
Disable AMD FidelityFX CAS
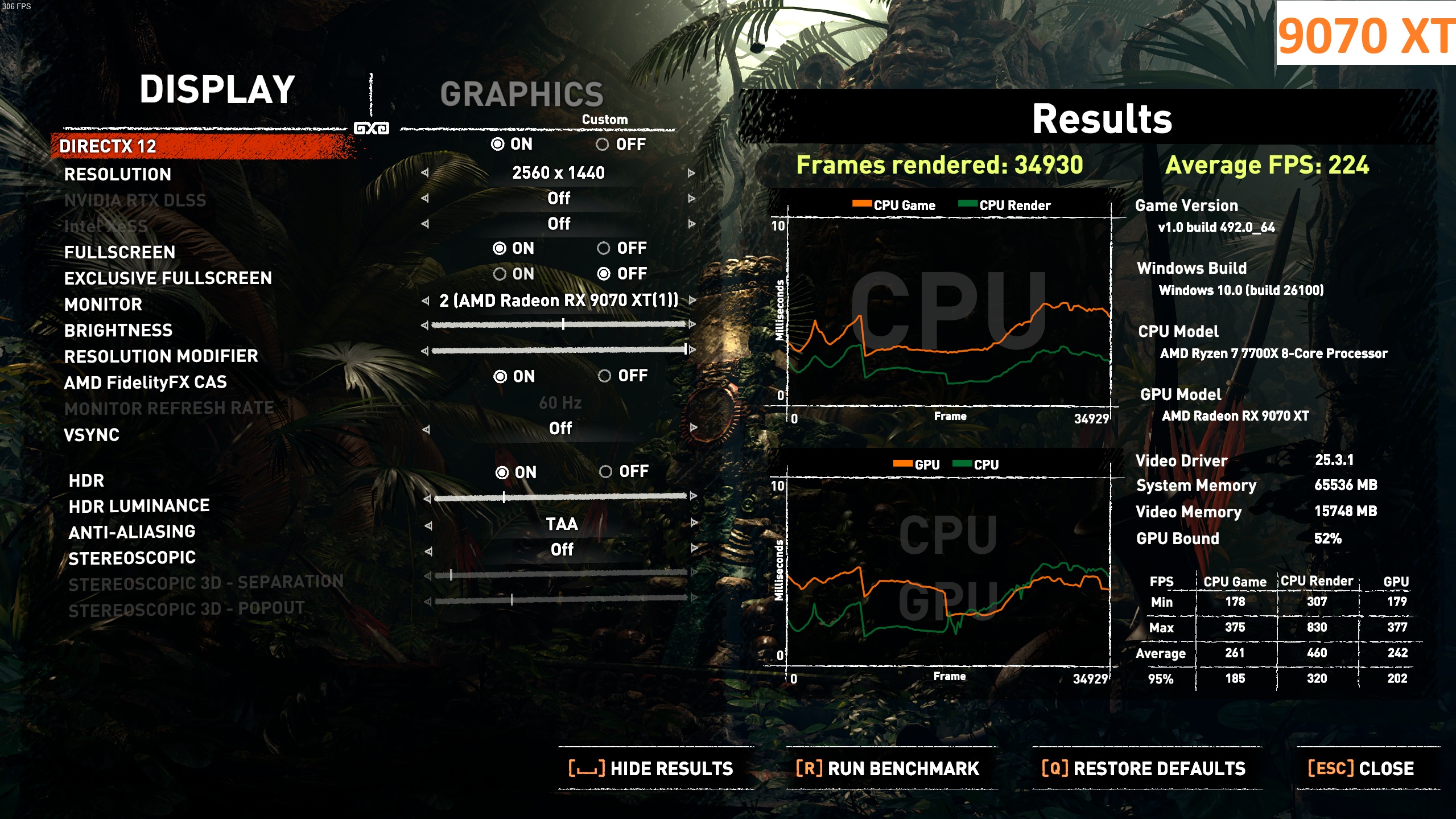(x=605, y=376)
